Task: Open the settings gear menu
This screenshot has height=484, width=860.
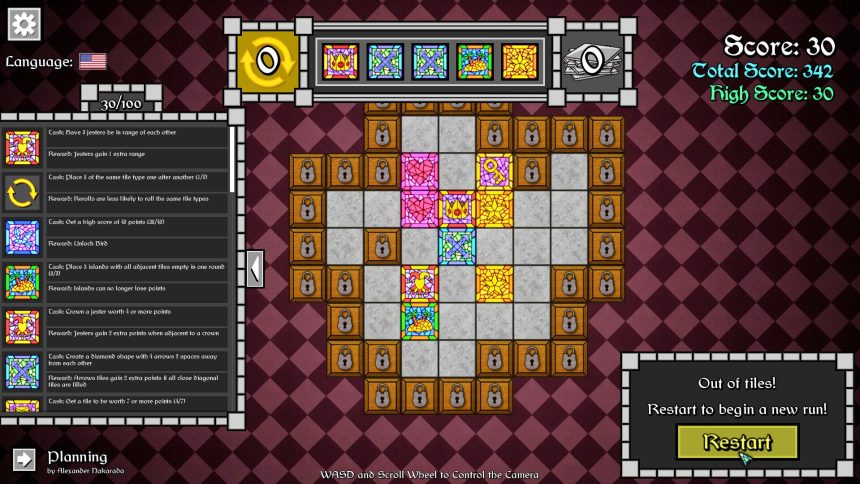Action: 23,24
